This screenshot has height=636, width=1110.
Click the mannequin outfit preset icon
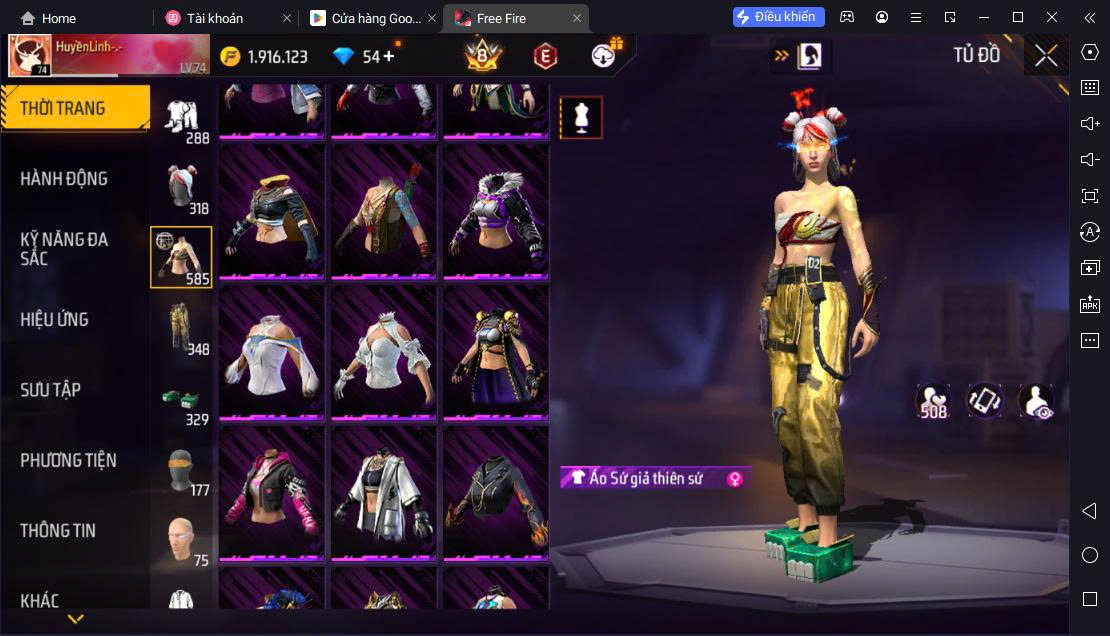[581, 118]
